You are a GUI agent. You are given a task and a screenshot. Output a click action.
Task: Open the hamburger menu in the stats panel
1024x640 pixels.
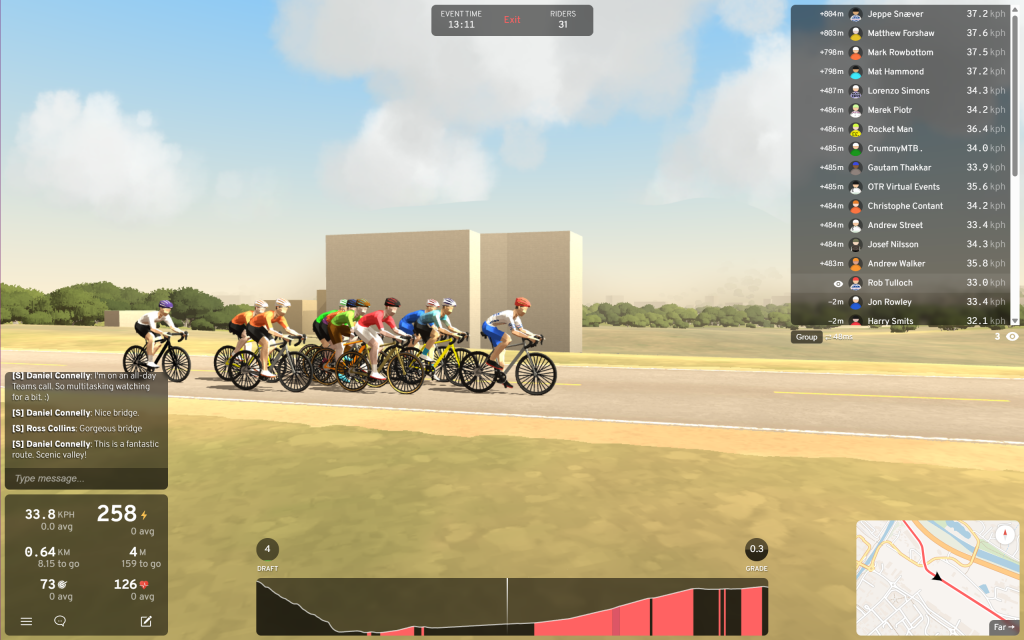pyautogui.click(x=26, y=621)
